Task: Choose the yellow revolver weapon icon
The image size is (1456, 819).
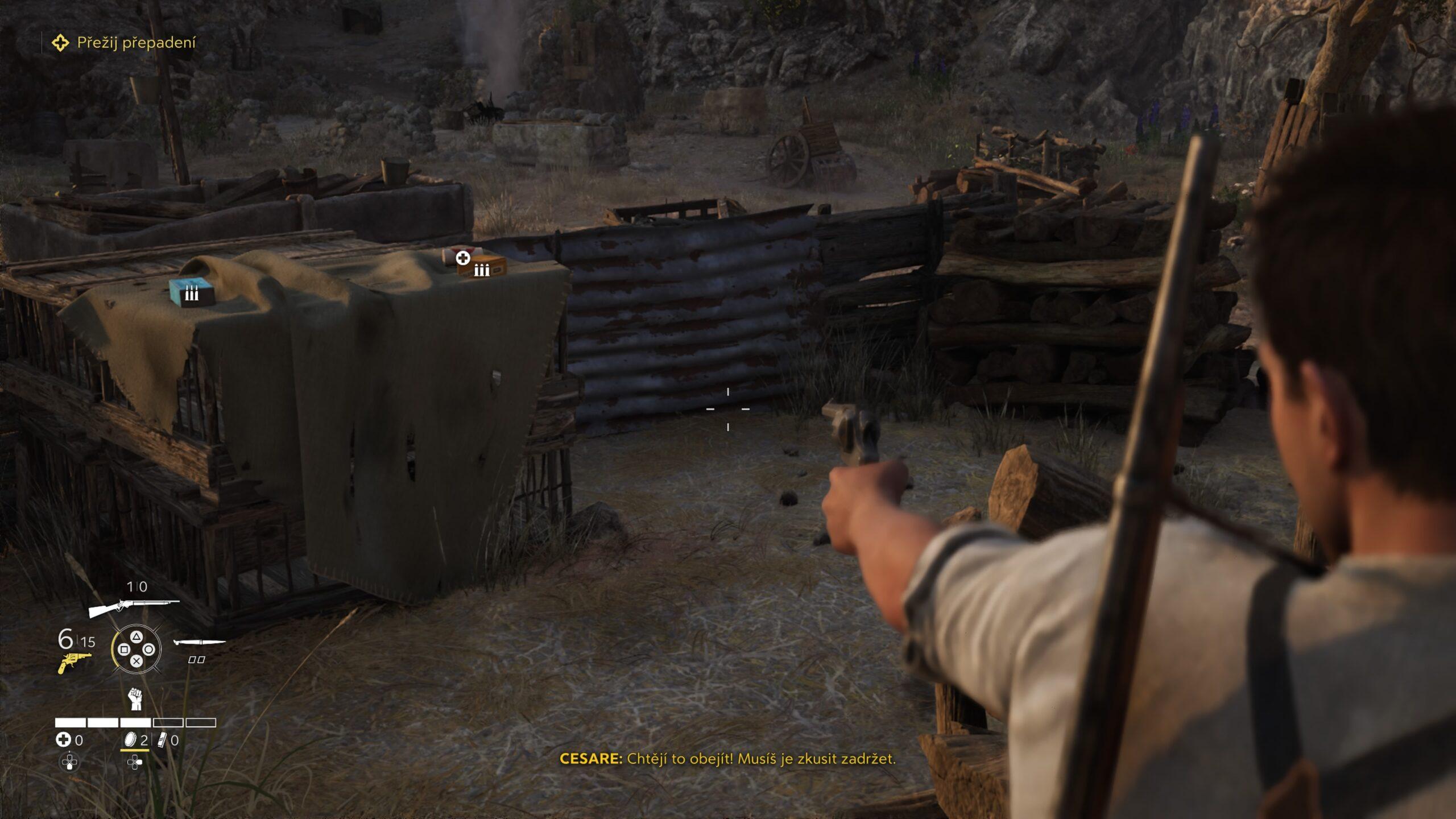Action: coord(75,663)
